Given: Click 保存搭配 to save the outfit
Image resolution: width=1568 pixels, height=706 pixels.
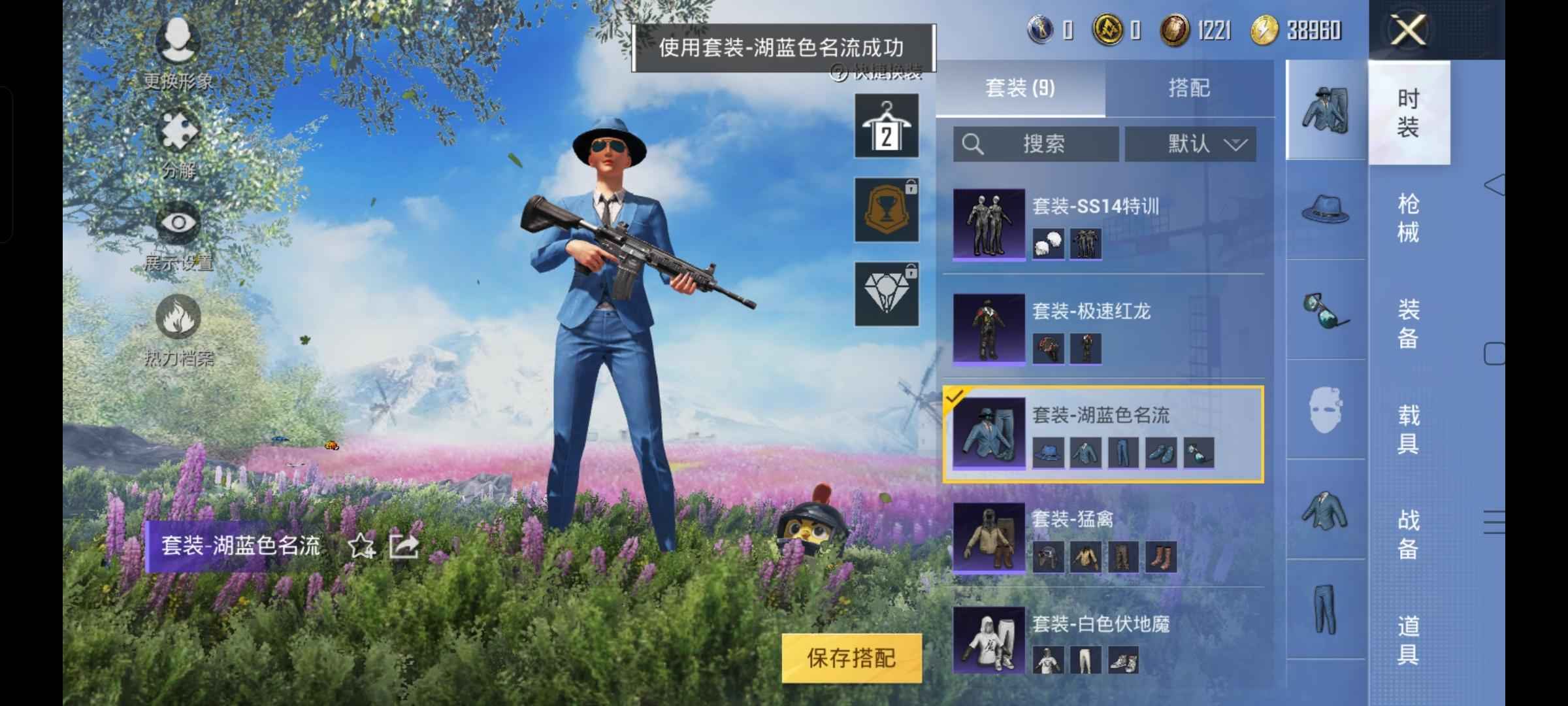Looking at the screenshot, I should 851,658.
